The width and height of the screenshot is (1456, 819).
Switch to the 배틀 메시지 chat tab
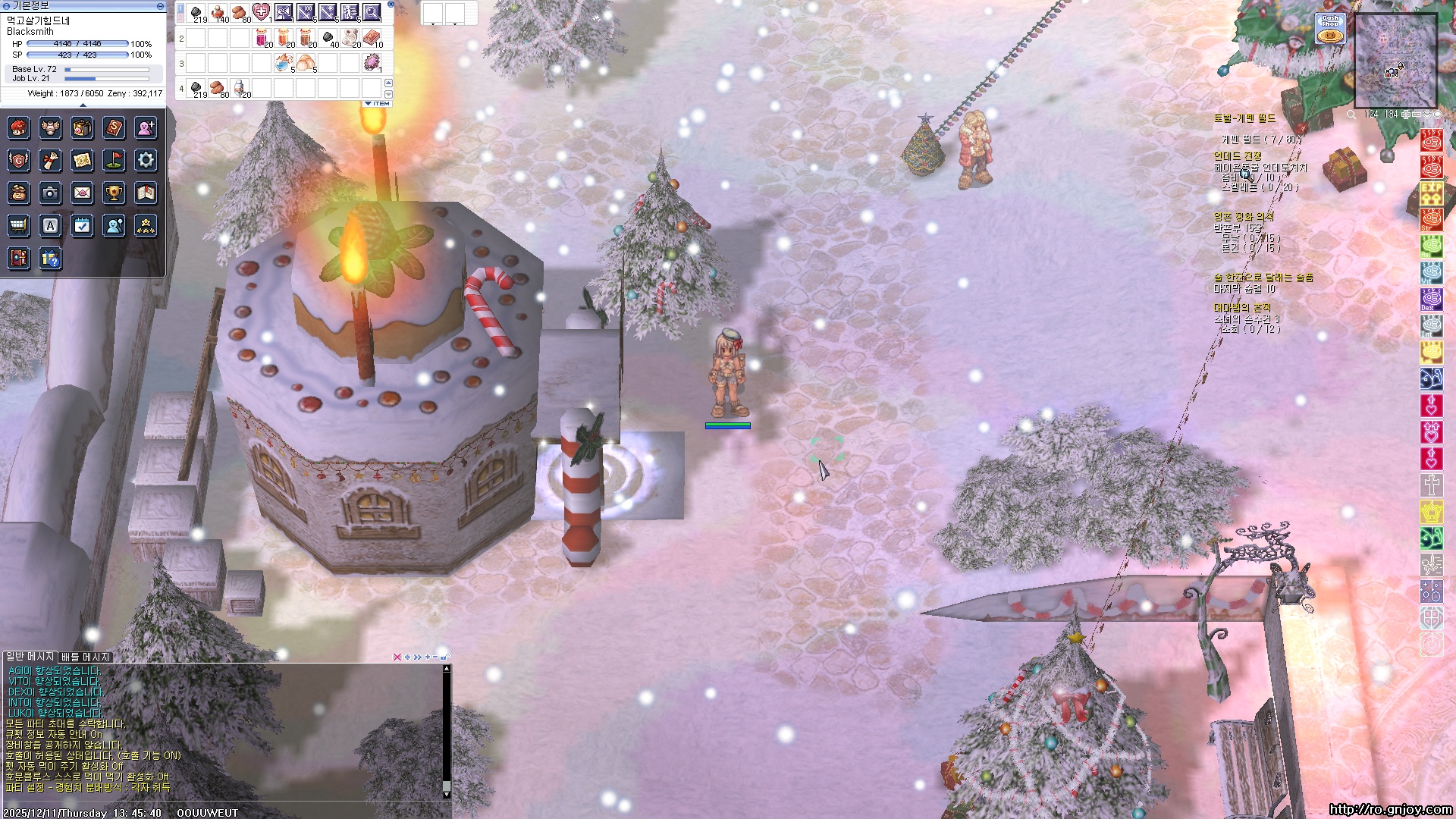pos(86,657)
